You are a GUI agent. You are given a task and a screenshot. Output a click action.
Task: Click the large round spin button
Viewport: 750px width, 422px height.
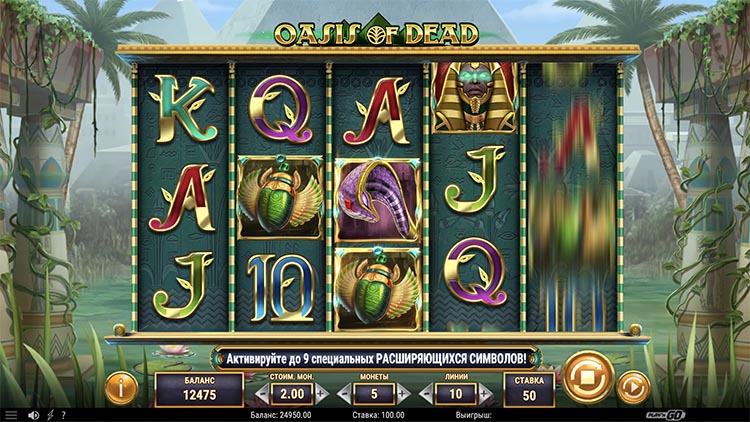[x=582, y=378]
